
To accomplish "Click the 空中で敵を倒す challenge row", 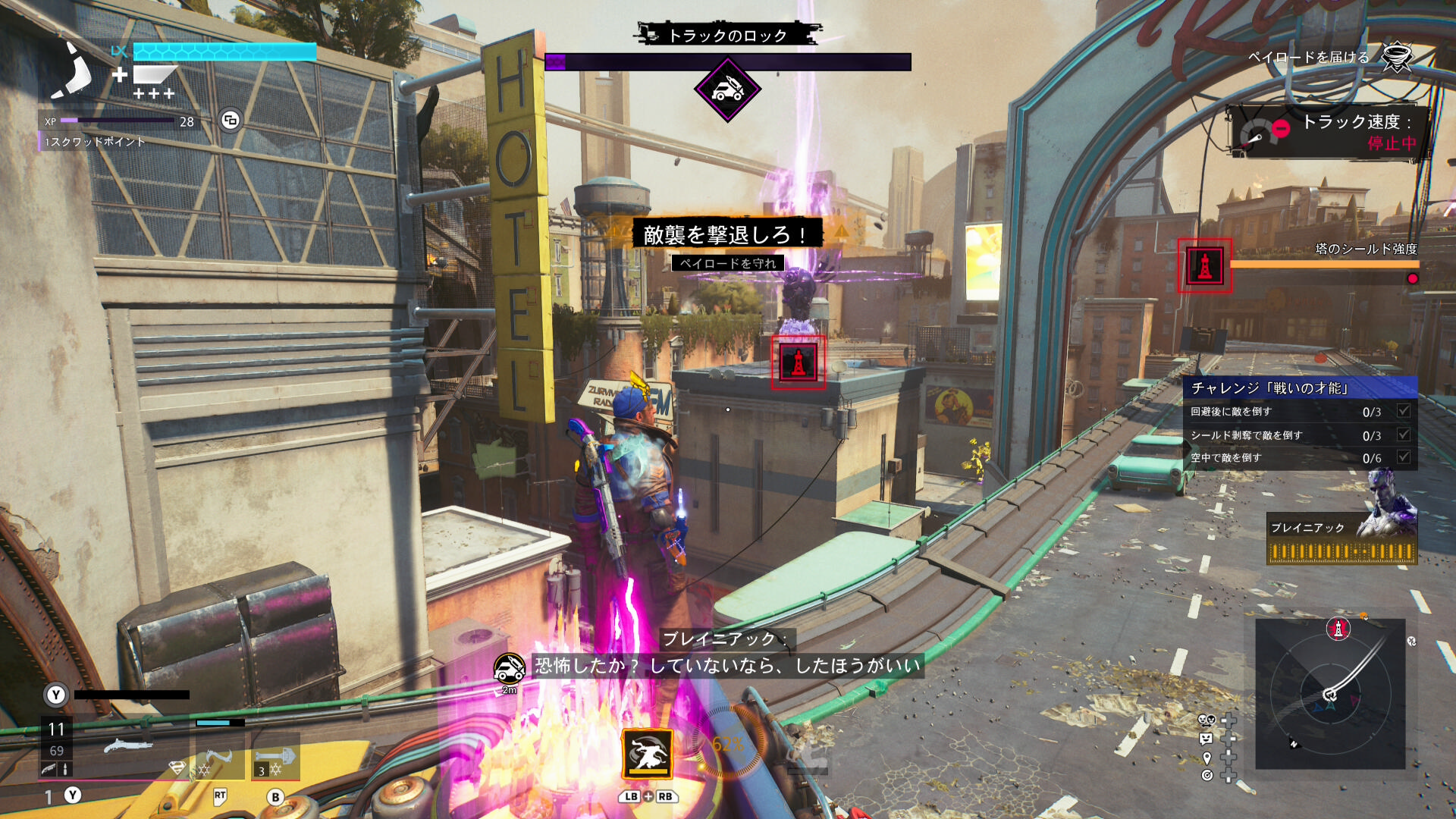I will [x=1300, y=458].
